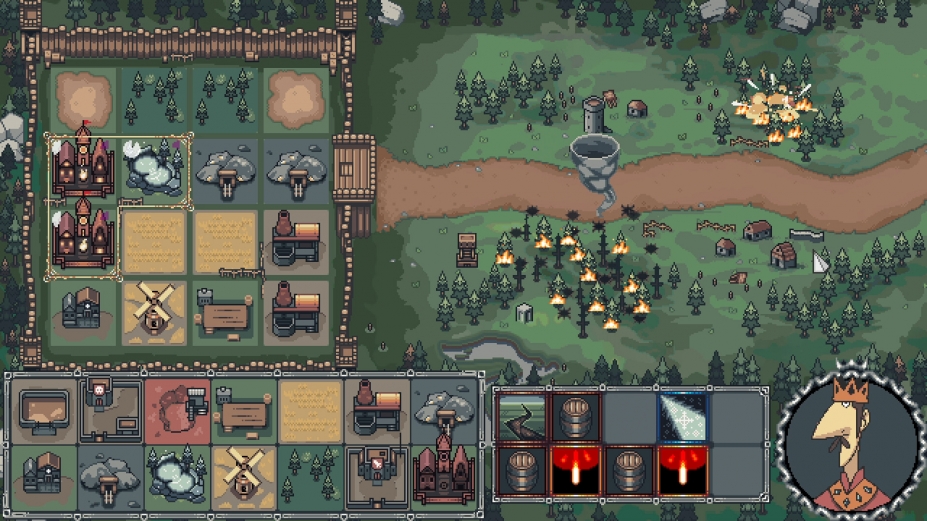Select the red castle card in build bar
The image size is (927, 521).
(442, 465)
